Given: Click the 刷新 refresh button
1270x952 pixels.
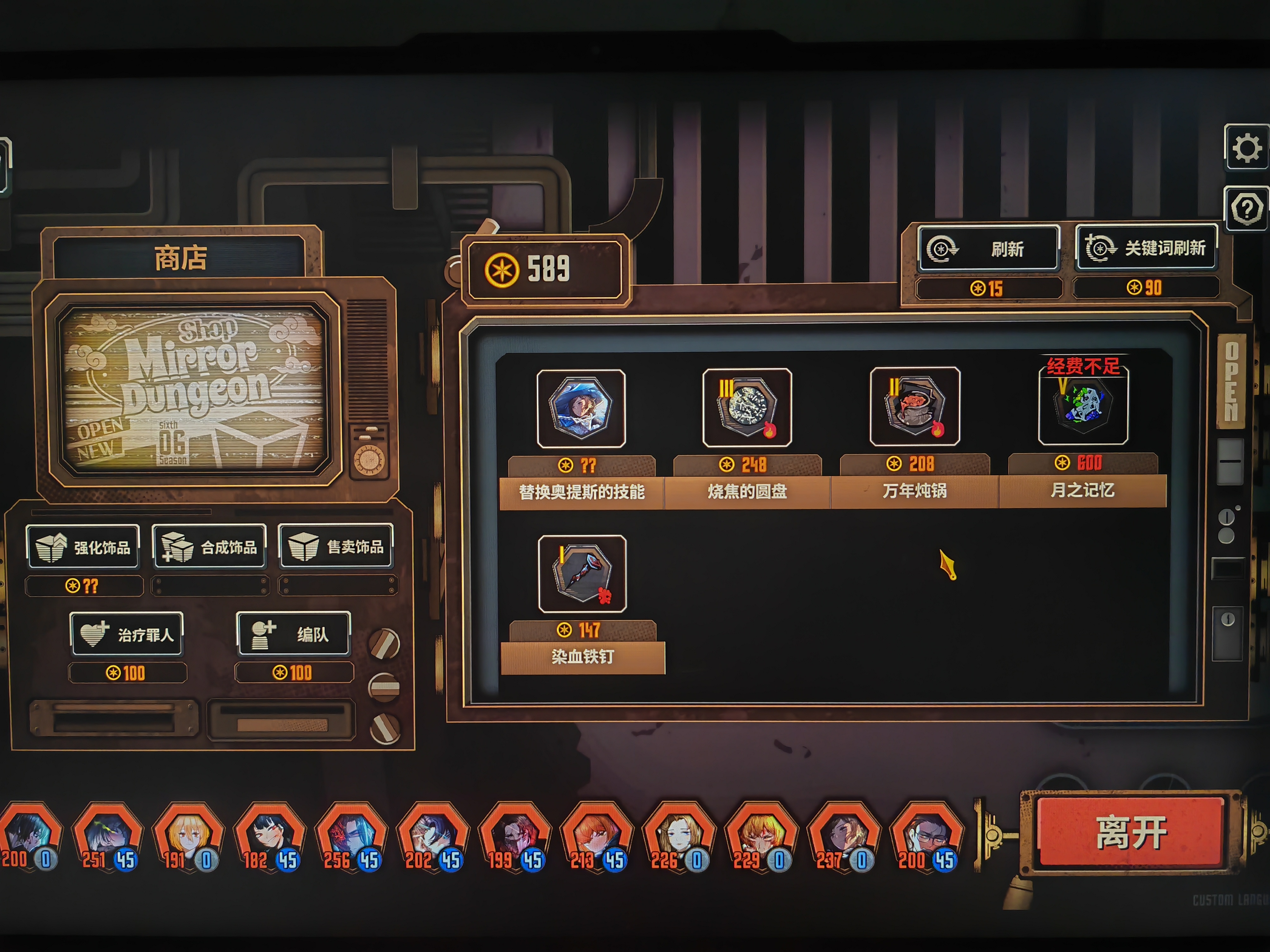Looking at the screenshot, I should 988,249.
